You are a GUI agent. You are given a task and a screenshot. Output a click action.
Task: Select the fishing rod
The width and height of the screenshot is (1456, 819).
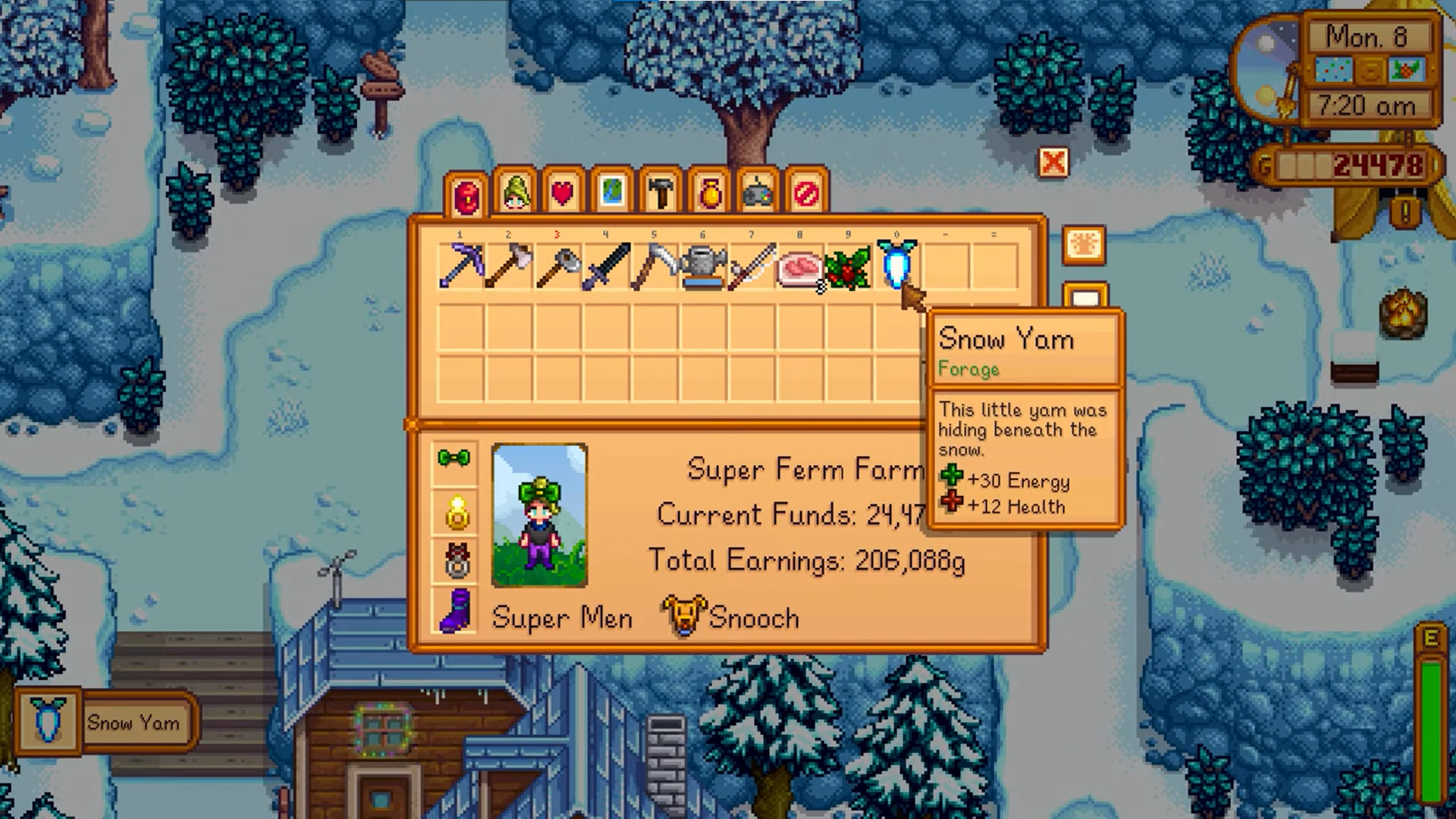[752, 266]
